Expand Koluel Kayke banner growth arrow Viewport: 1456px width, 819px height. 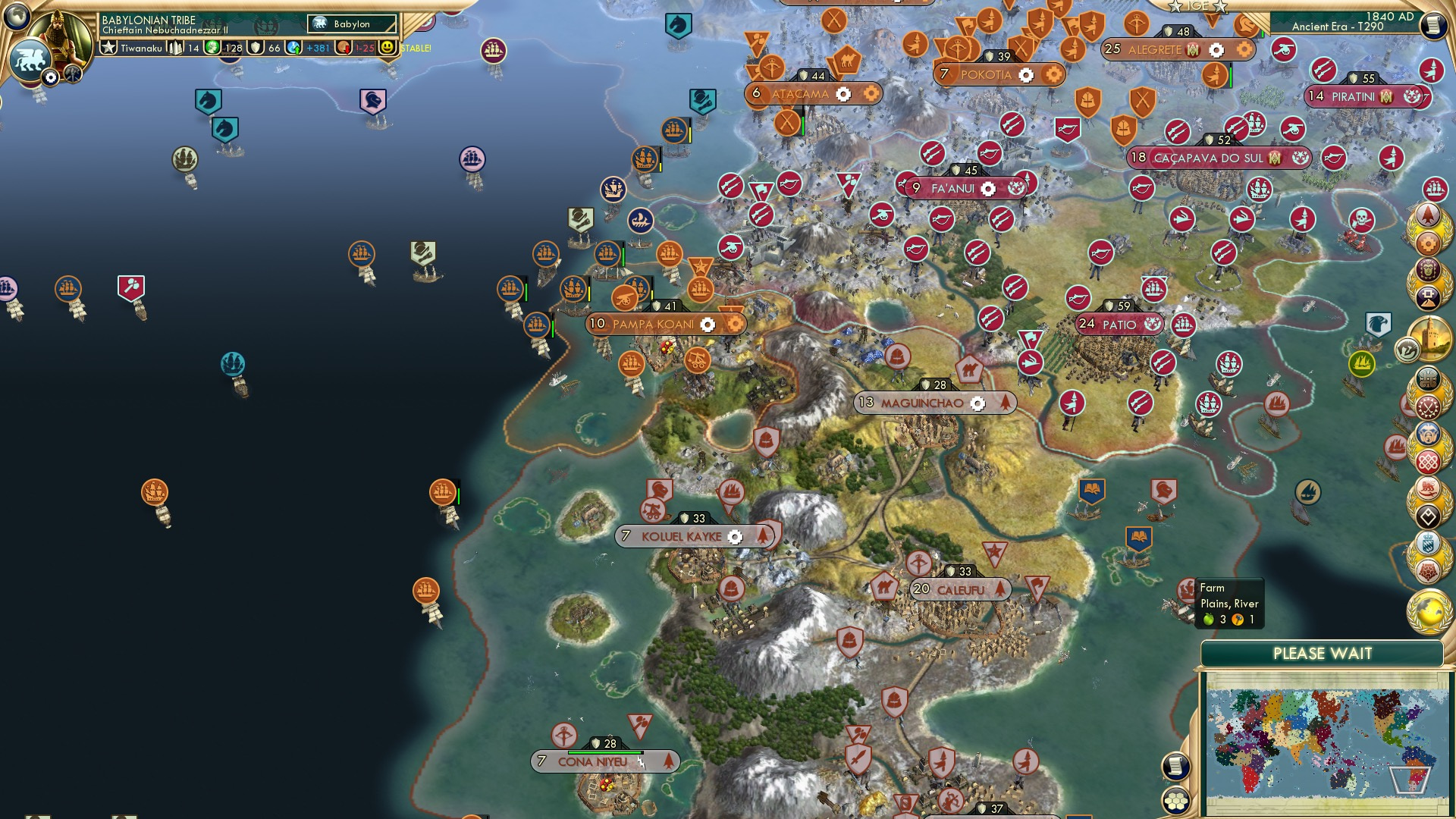(x=764, y=535)
